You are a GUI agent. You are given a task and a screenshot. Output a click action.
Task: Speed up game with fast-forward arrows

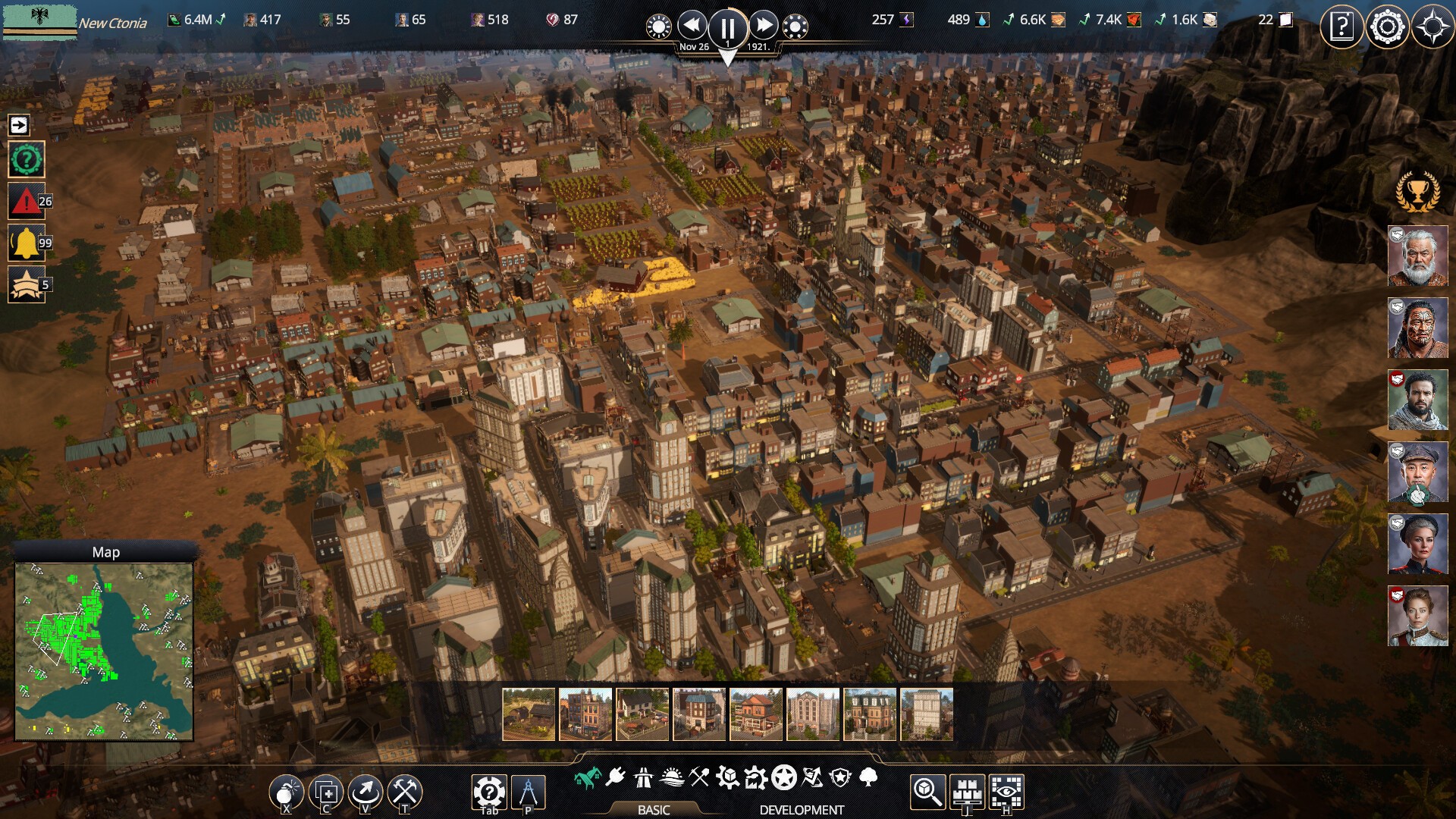764,26
